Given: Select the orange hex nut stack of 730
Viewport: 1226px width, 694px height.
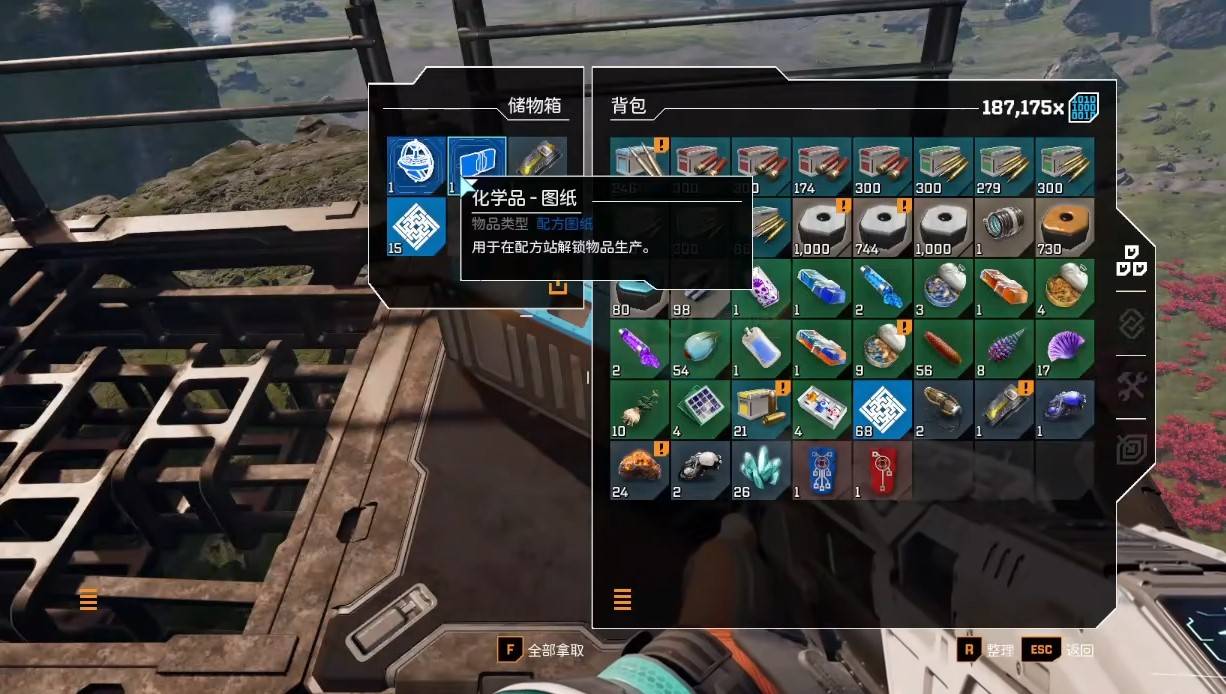Looking at the screenshot, I should pos(1065,226).
